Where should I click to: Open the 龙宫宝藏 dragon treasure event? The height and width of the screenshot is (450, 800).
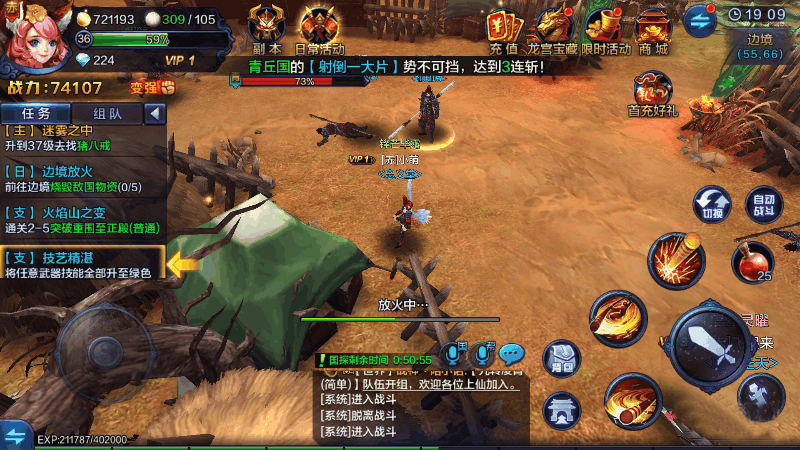(556, 28)
